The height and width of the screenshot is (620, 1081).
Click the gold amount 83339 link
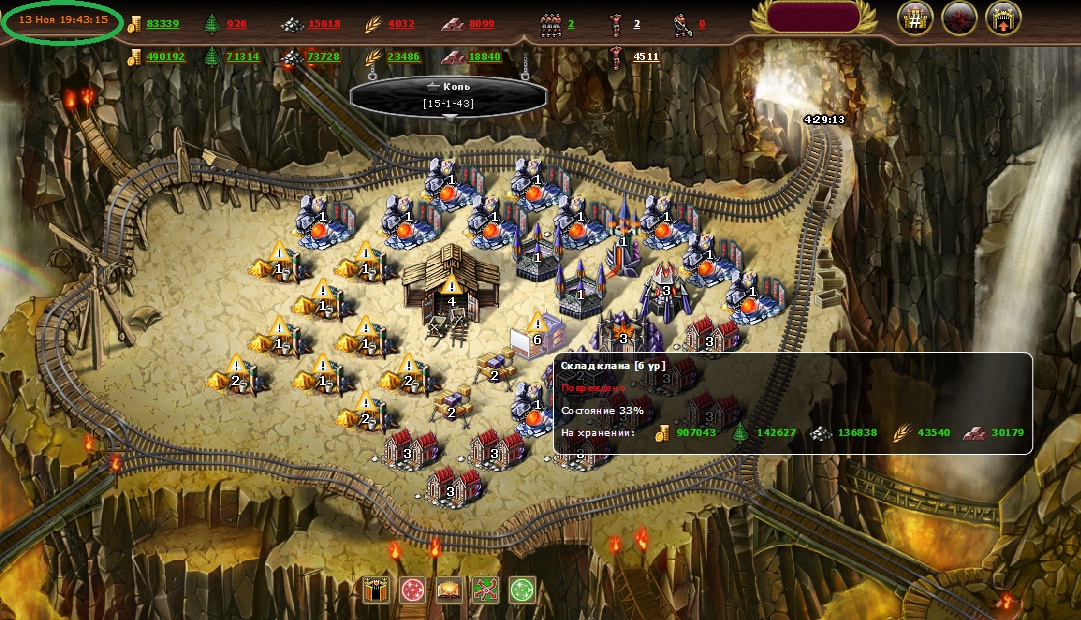click(162, 24)
